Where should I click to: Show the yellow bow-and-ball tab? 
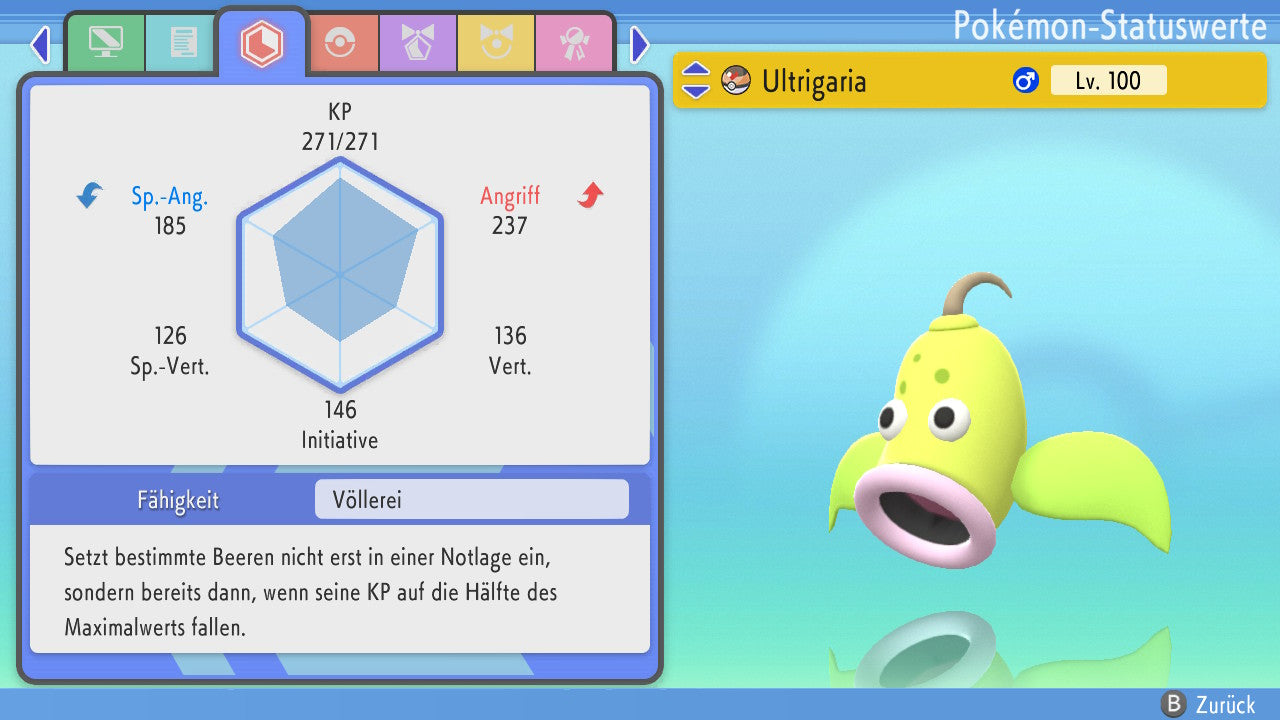tap(496, 43)
